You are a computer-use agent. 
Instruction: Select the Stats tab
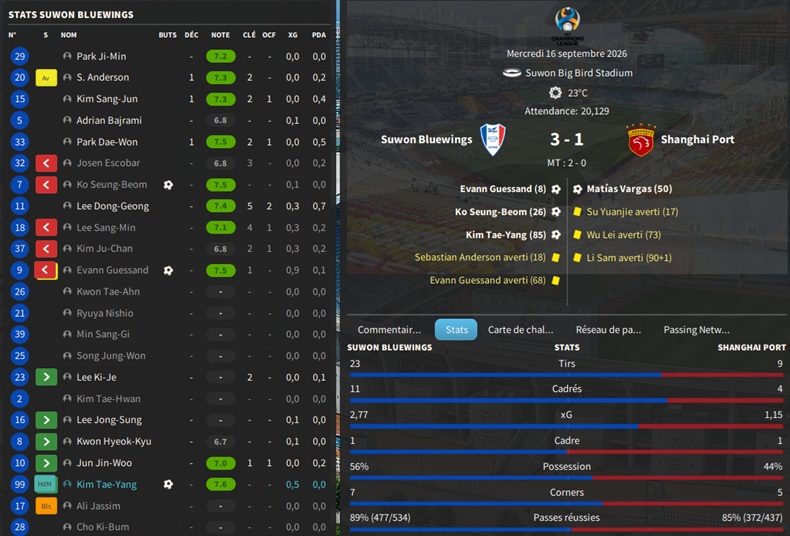click(456, 329)
